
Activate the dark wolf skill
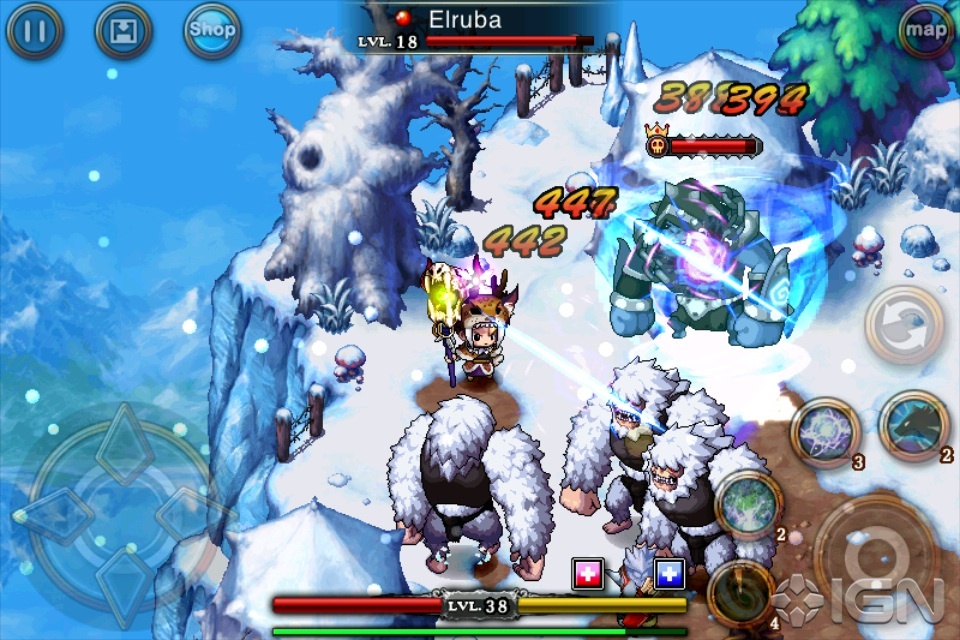click(913, 424)
